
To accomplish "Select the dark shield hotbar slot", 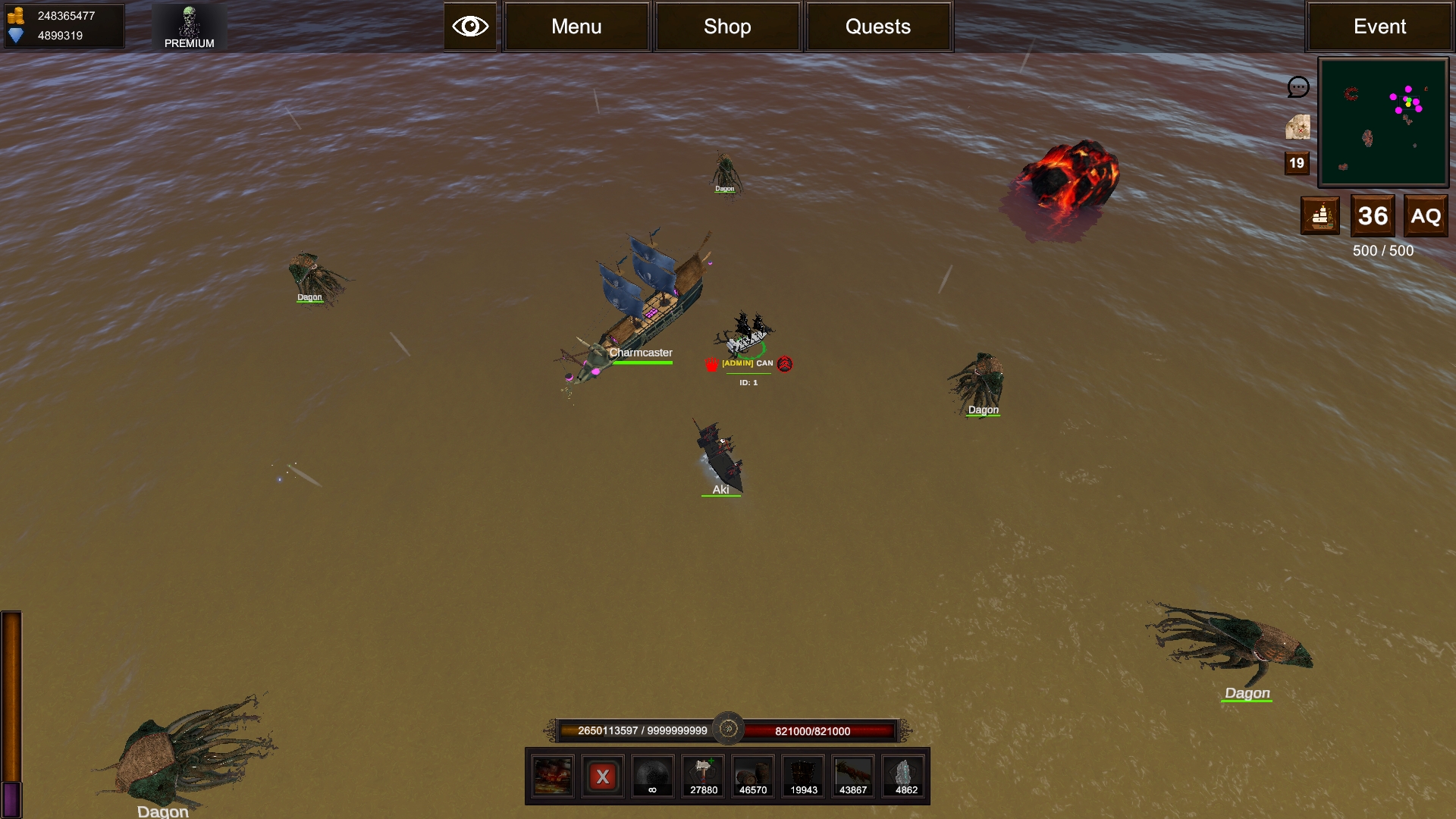I will pyautogui.click(x=804, y=777).
